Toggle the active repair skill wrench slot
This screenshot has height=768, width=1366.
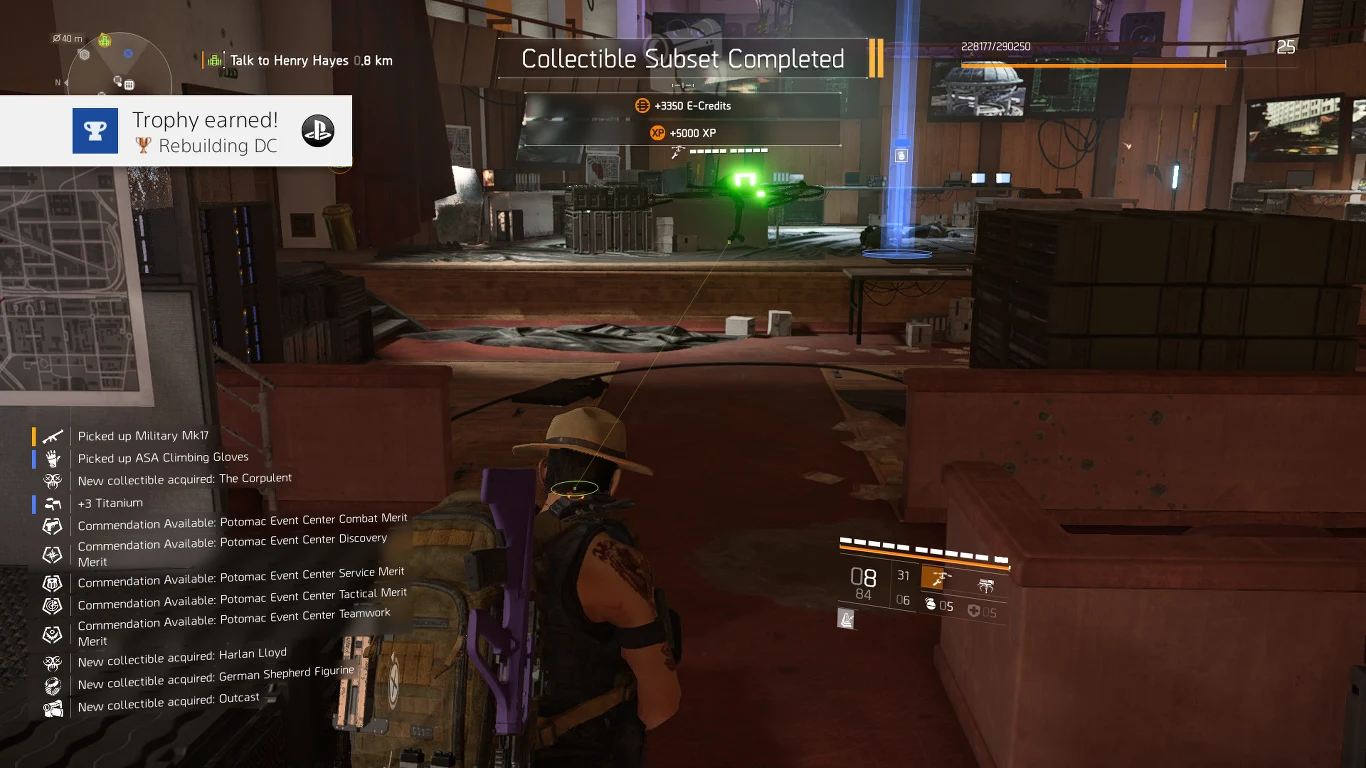[x=932, y=578]
